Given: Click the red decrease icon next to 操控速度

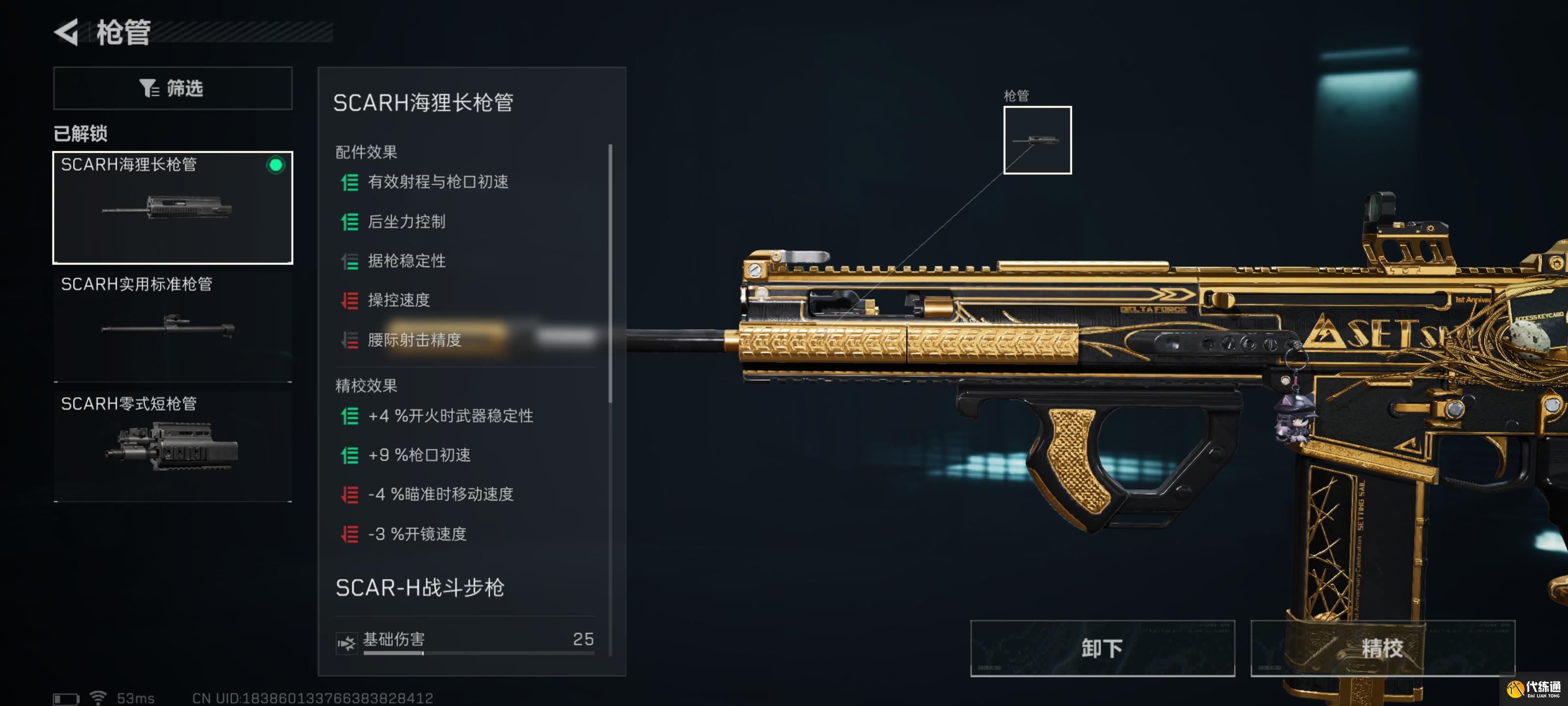Looking at the screenshot, I should pyautogui.click(x=349, y=301).
